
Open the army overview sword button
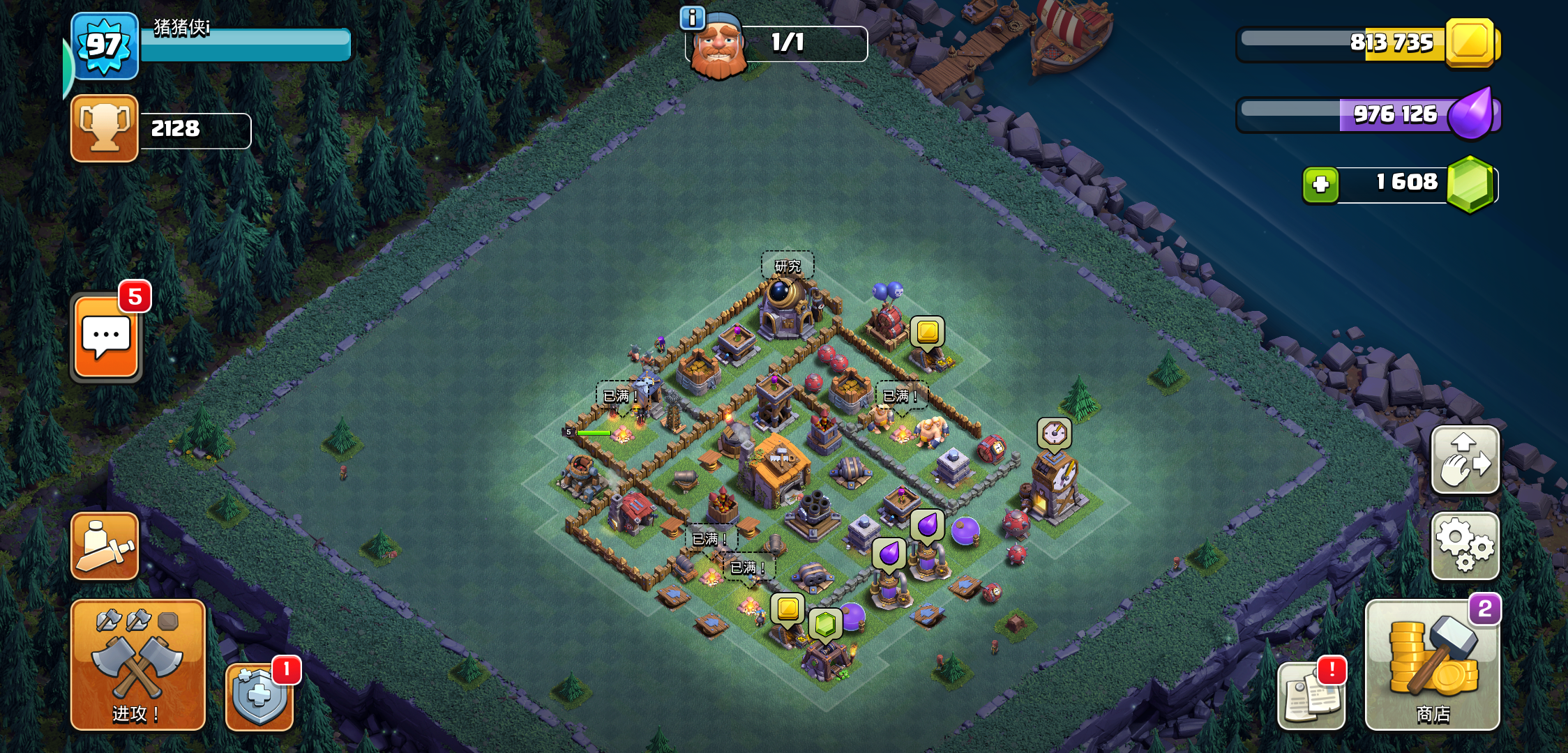pyautogui.click(x=105, y=546)
